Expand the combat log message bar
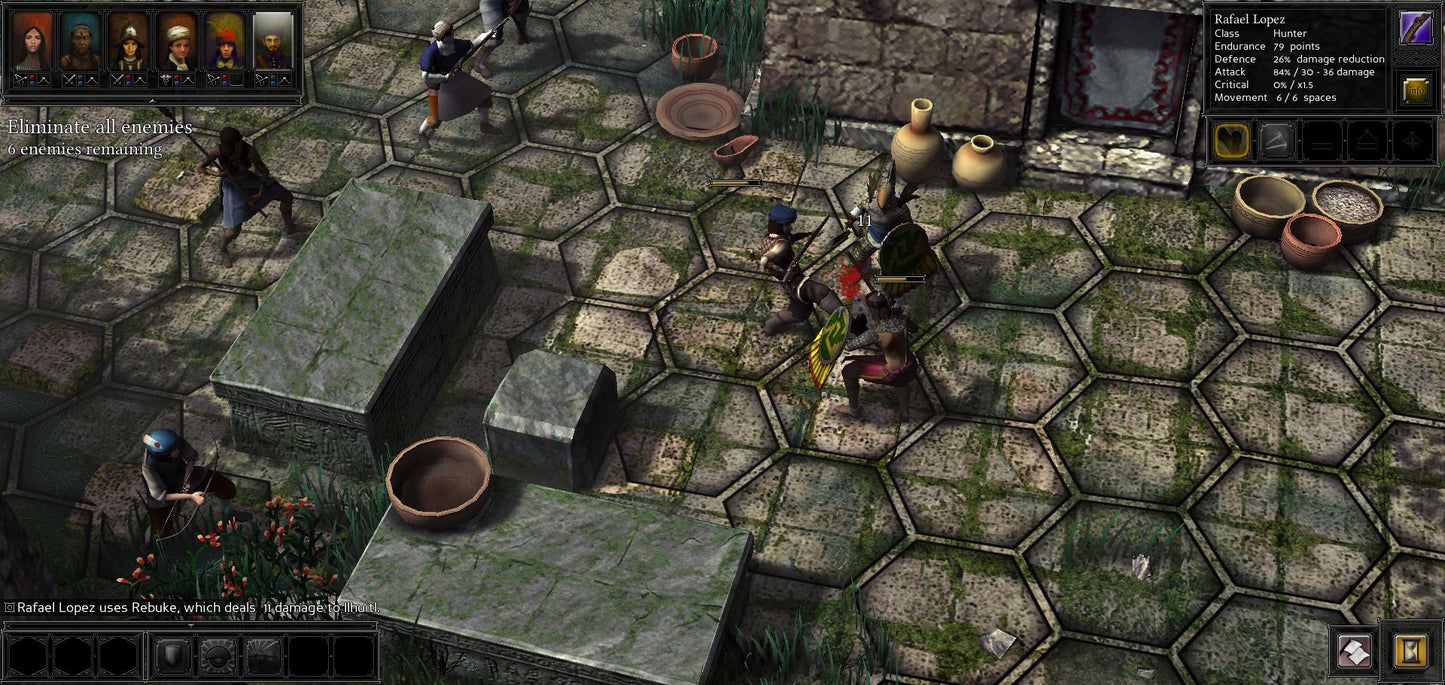The width and height of the screenshot is (1445, 685). pyautogui.click(x=190, y=624)
